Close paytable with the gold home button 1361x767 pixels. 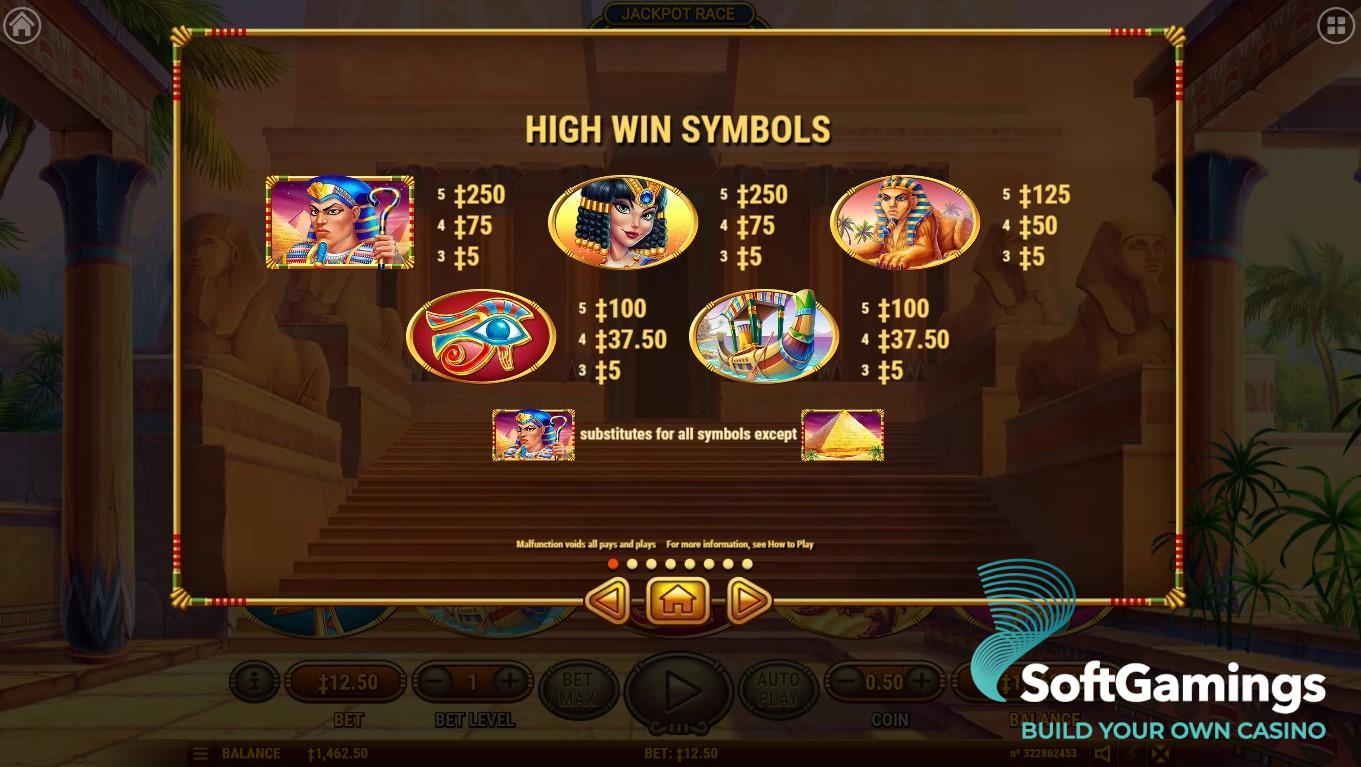[x=677, y=602]
